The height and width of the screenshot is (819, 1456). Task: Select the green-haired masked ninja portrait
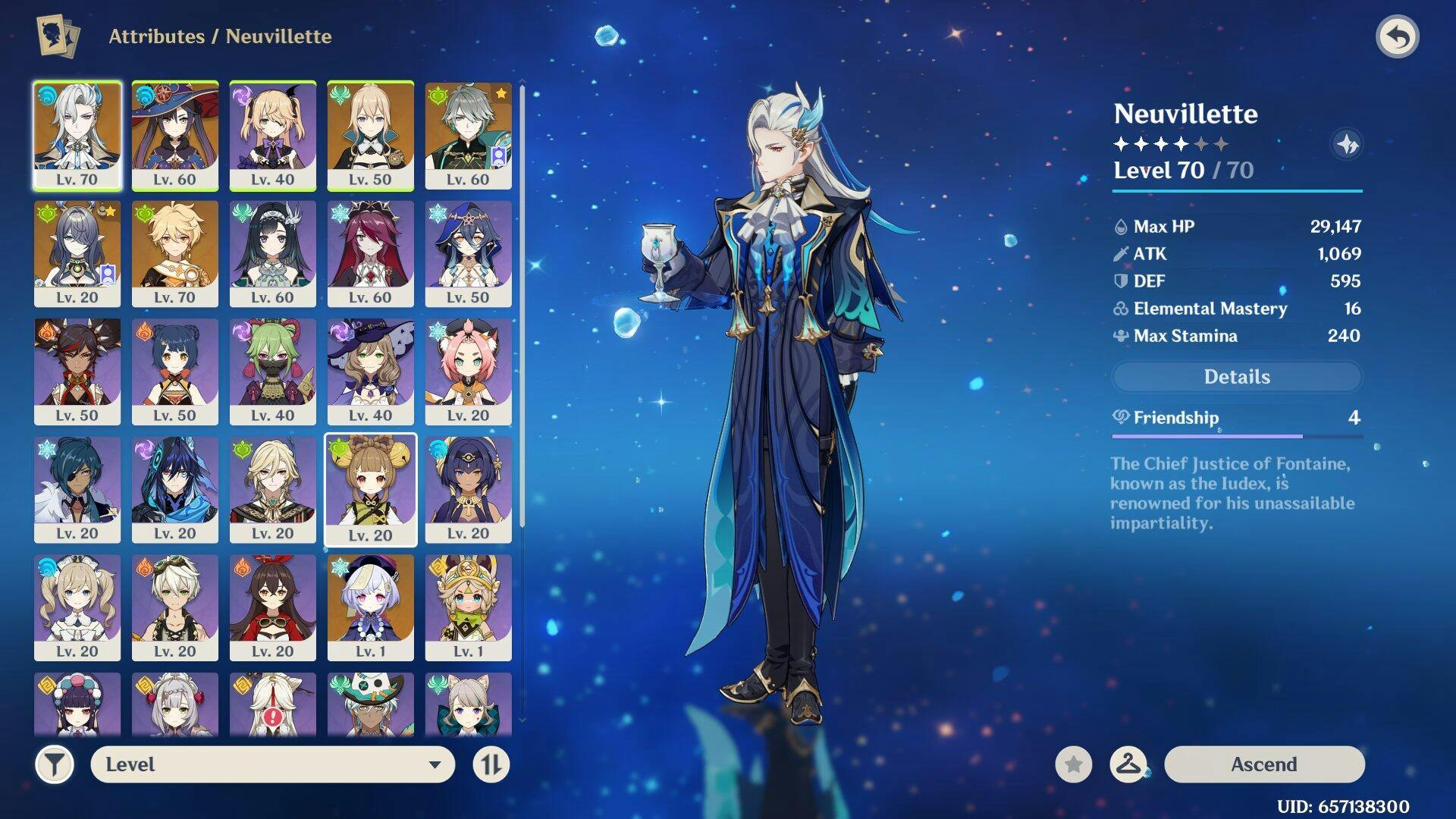point(273,371)
